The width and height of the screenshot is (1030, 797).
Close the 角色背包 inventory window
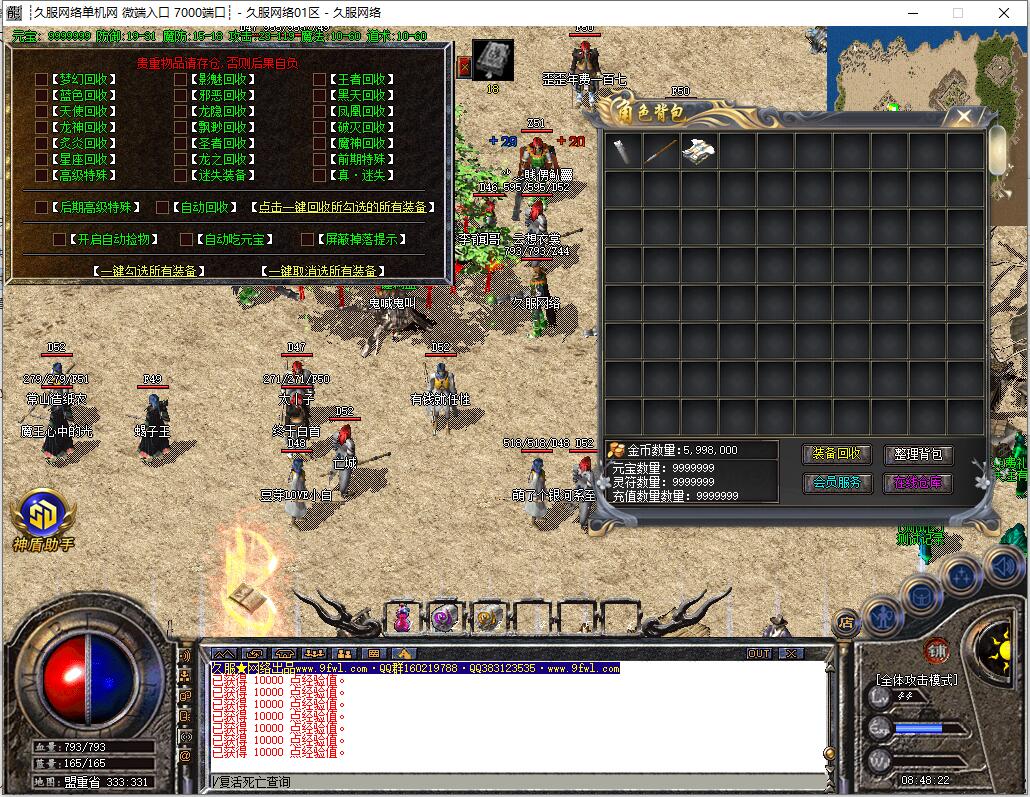point(963,117)
